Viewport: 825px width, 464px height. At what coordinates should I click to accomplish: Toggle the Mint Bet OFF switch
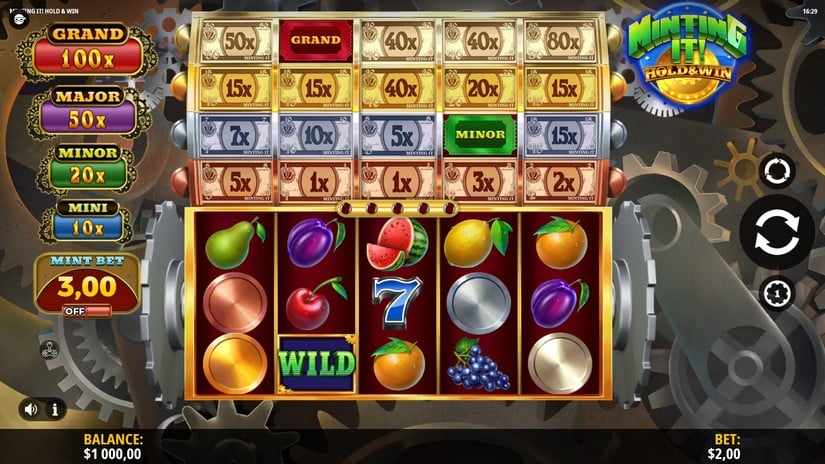click(x=86, y=311)
